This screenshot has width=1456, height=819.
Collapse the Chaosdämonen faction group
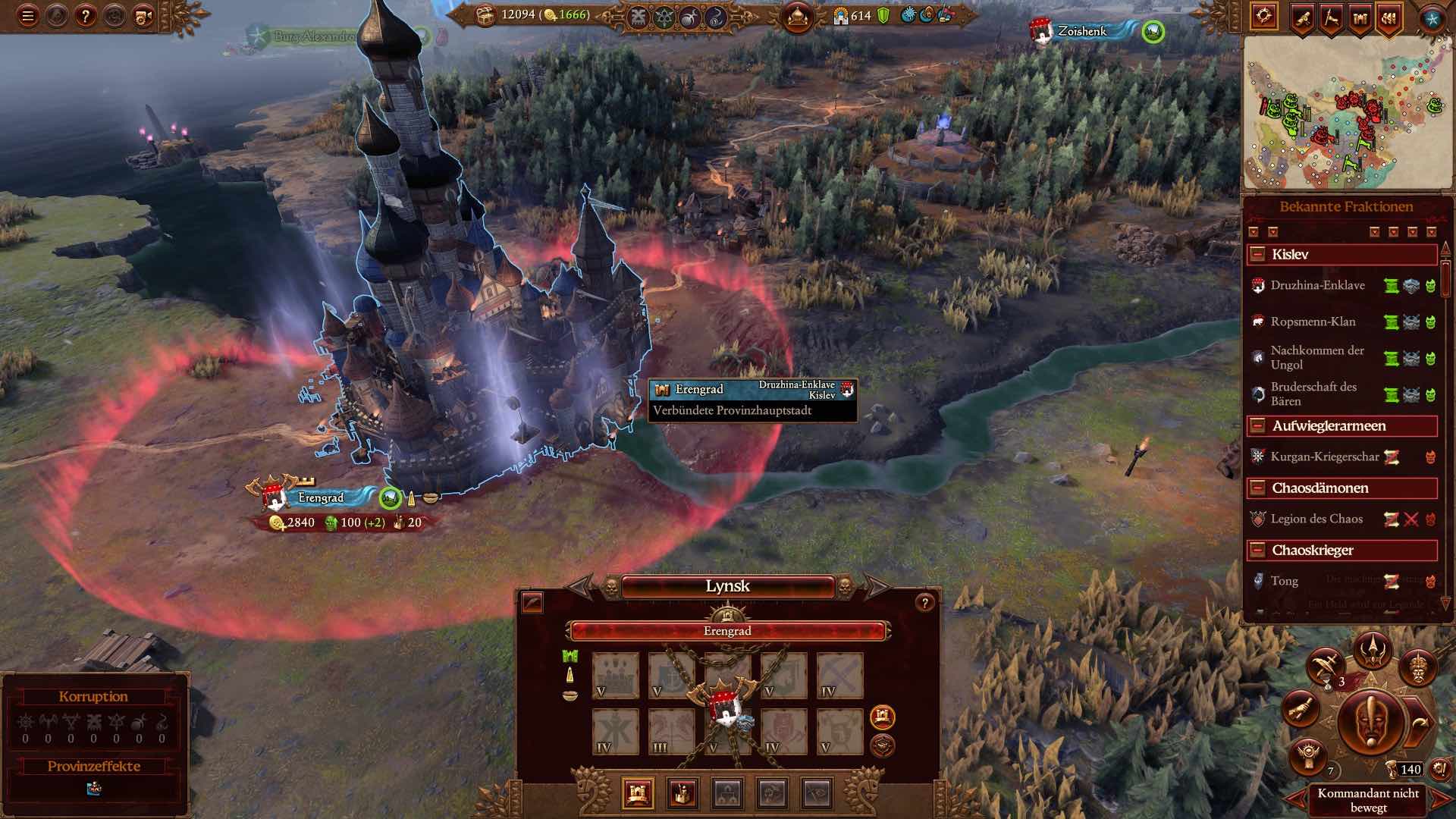pos(1258,488)
